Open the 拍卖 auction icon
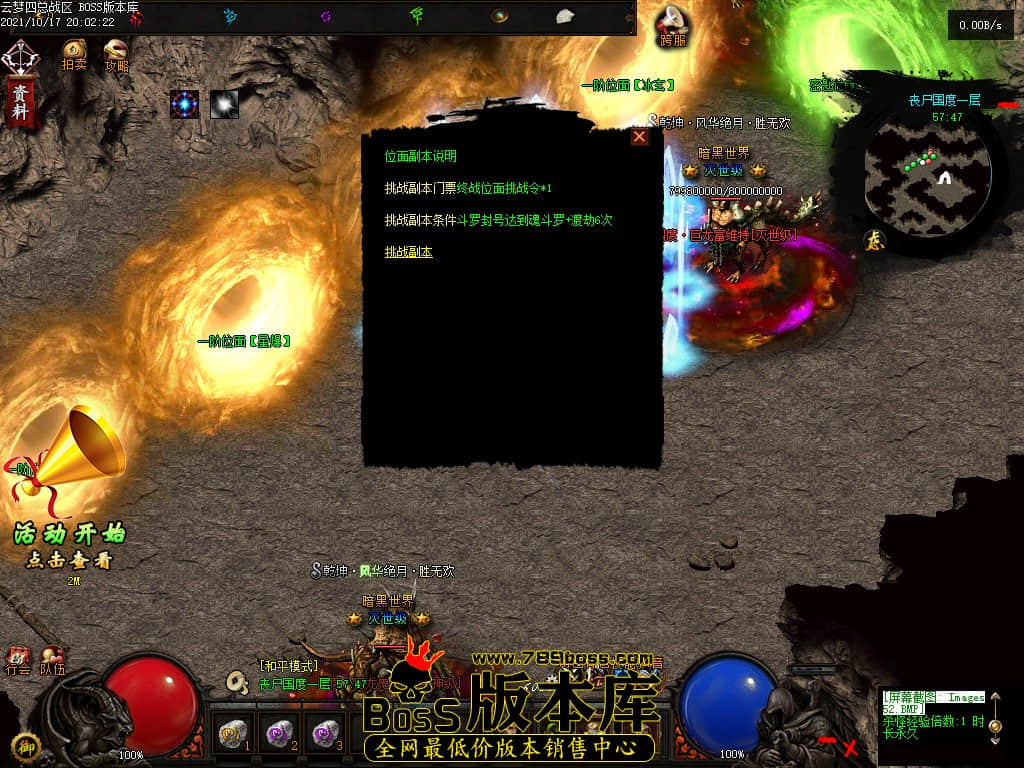The image size is (1024, 768). 74,52
